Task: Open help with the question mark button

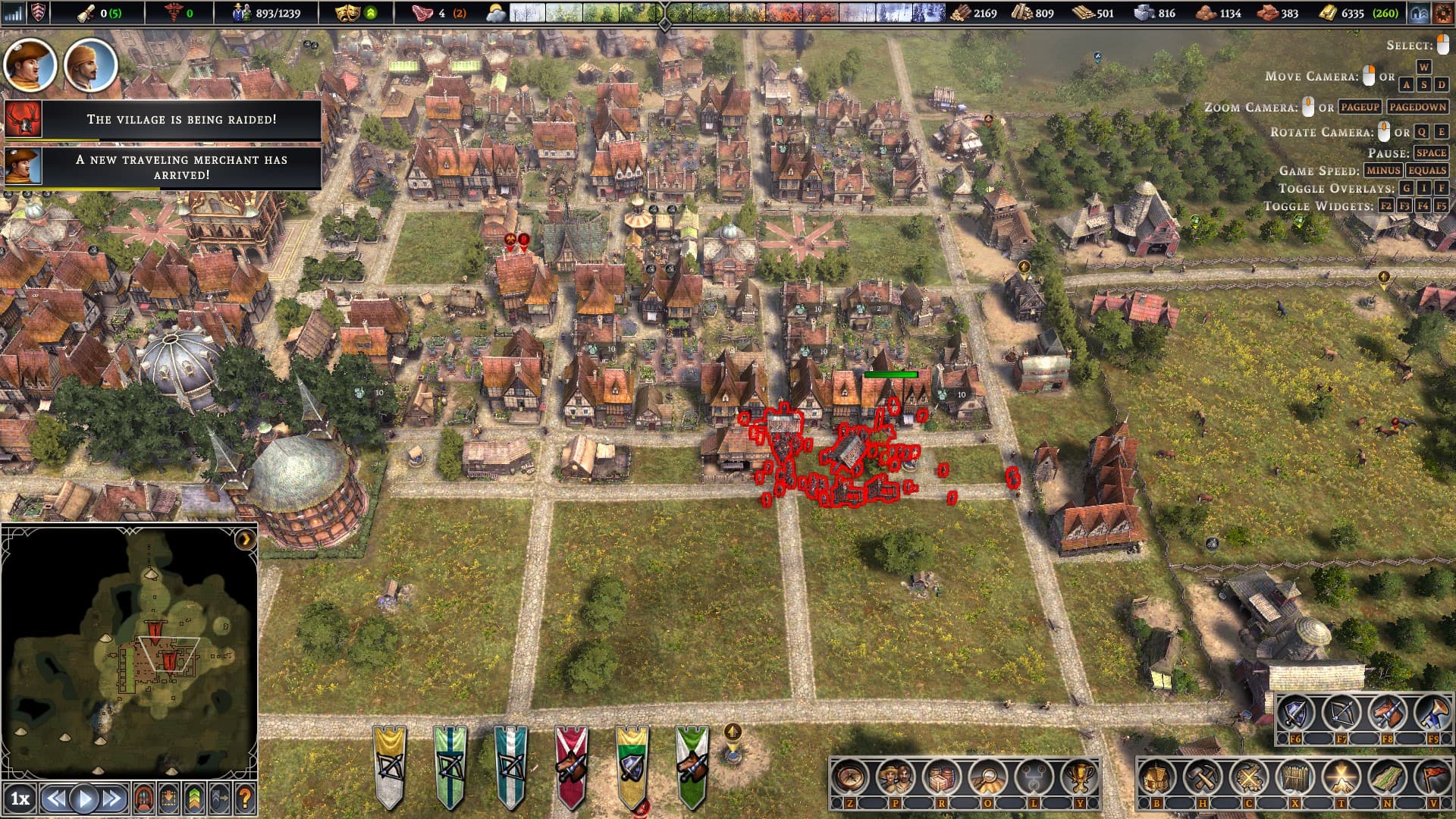Action: [244, 799]
